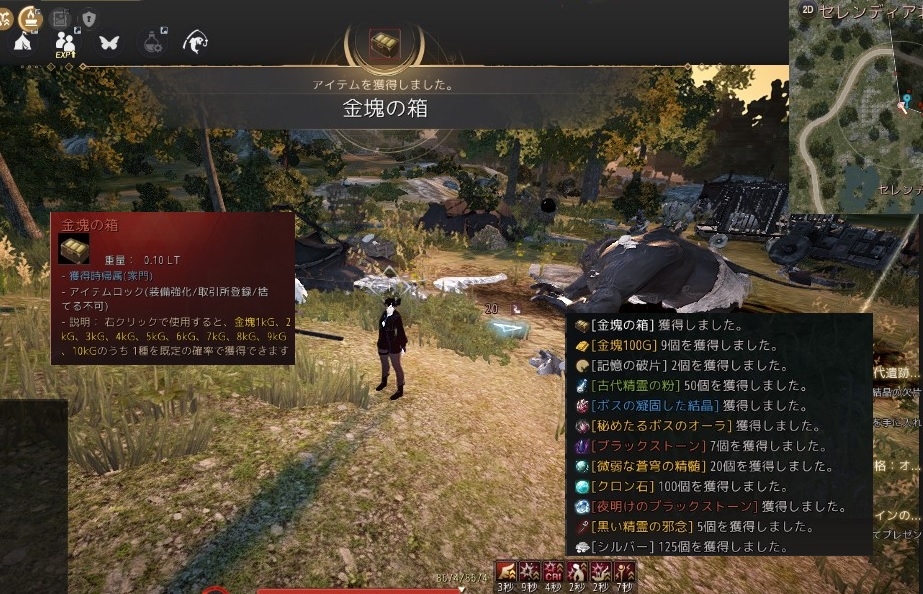Image resolution: width=923 pixels, height=594 pixels.
Task: Select the CRI critical buff icon
Action: (551, 572)
